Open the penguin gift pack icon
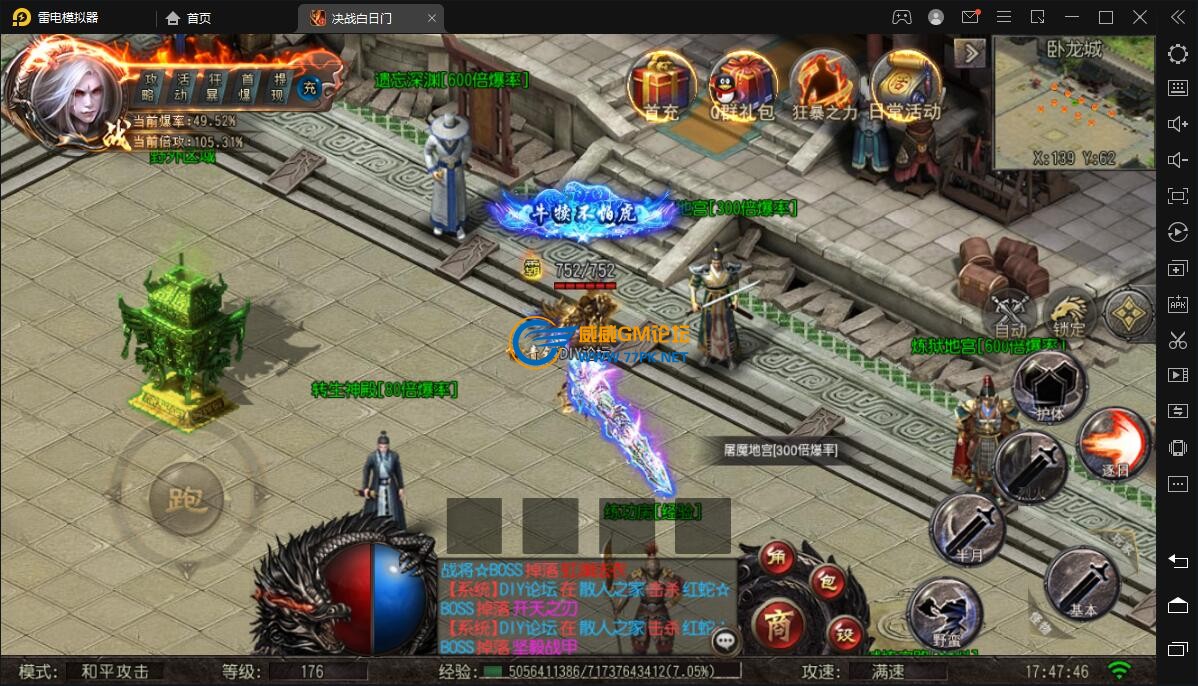This screenshot has height=686, width=1198. coord(742,83)
